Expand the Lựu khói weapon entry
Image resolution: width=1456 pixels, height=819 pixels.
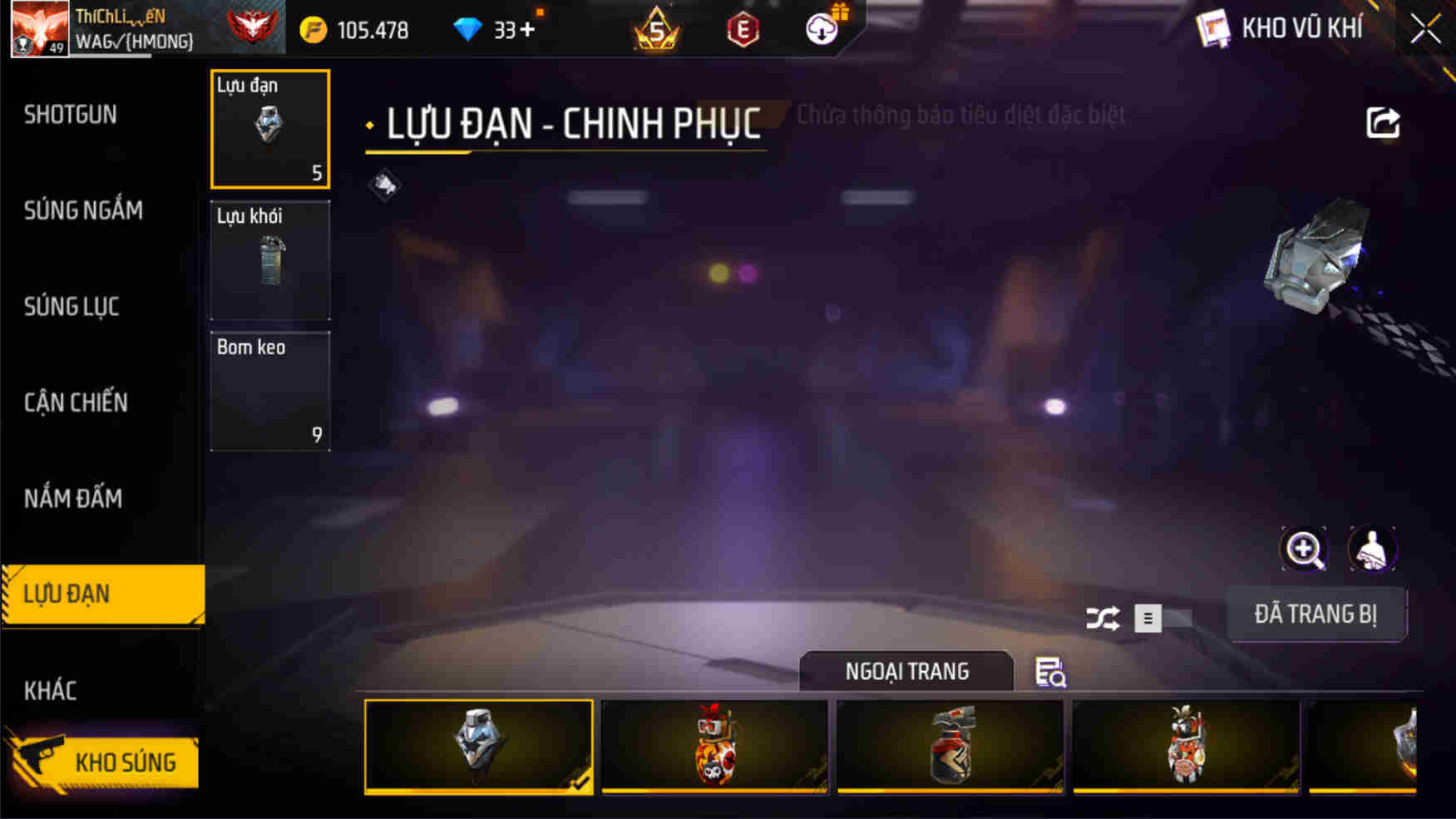[269, 260]
